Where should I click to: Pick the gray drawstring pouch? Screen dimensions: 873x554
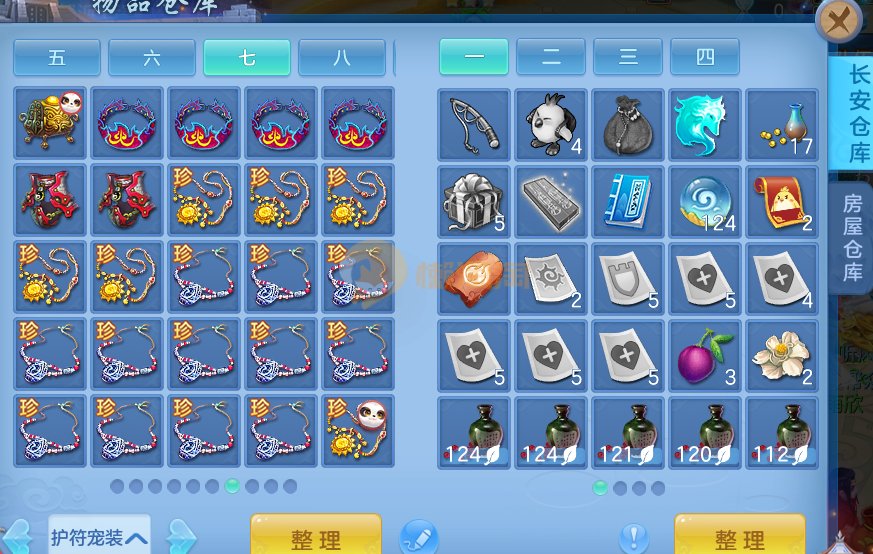click(x=628, y=124)
